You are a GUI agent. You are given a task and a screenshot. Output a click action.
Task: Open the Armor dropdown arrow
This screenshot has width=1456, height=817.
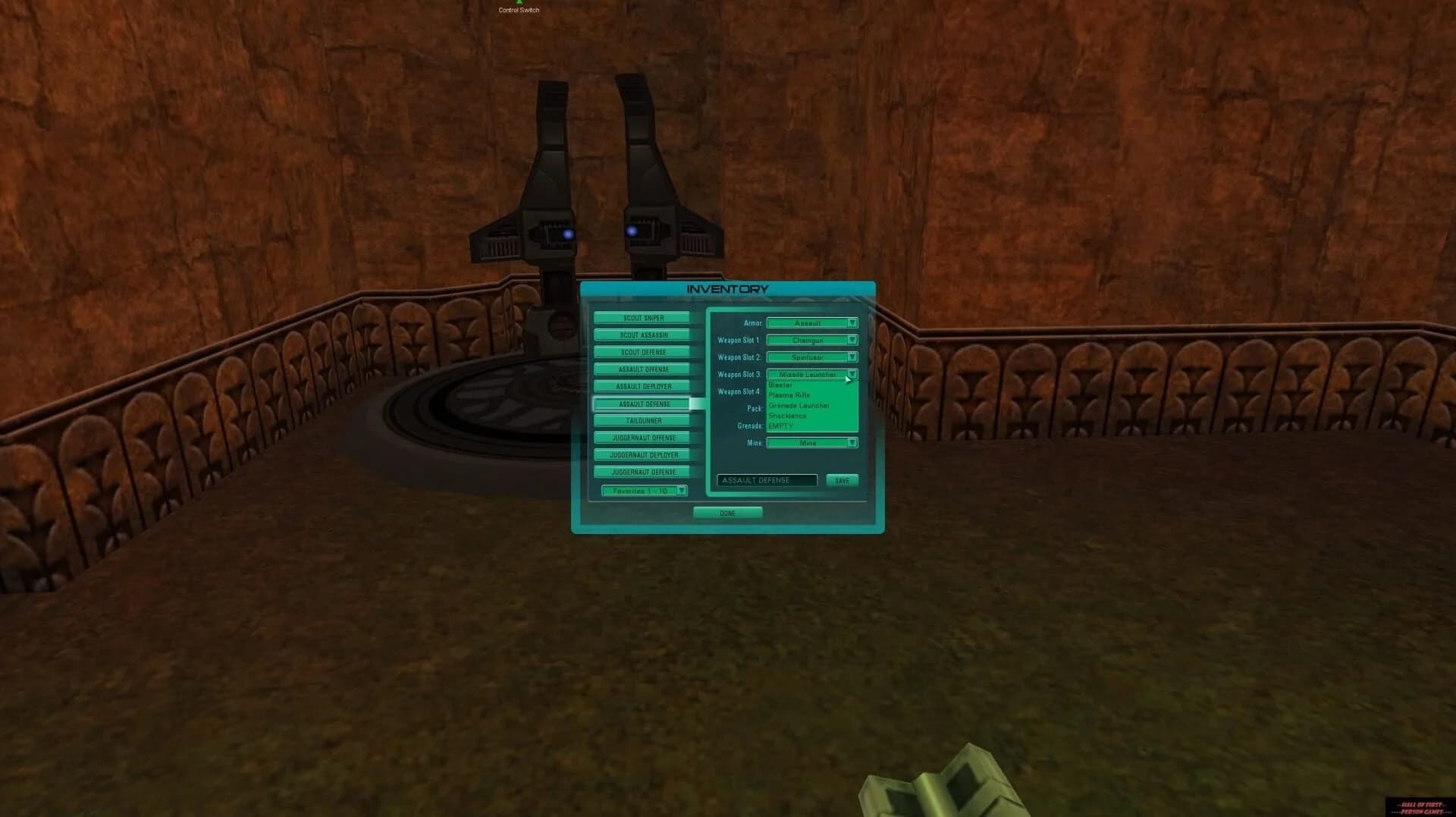click(x=852, y=323)
